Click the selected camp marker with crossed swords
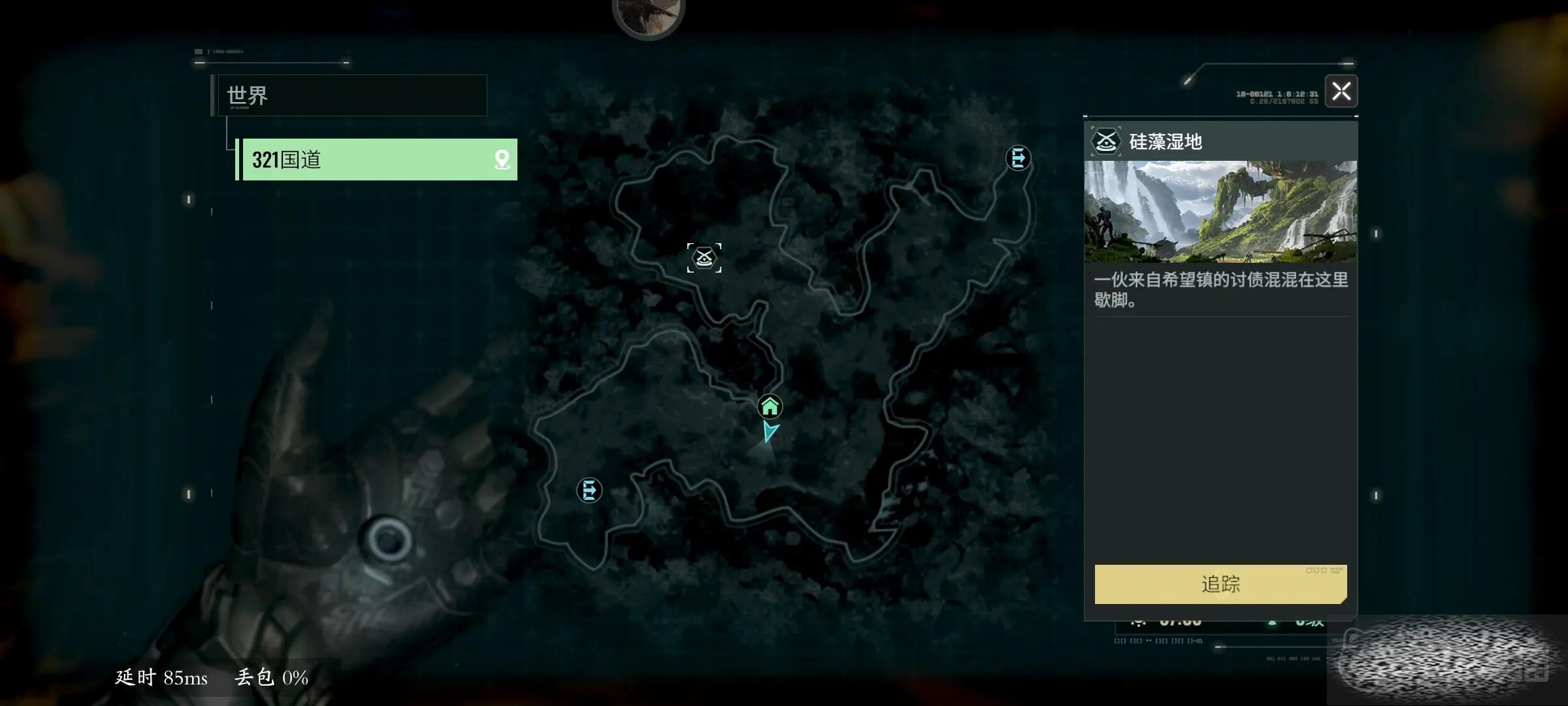Image resolution: width=1568 pixels, height=706 pixels. 704,258
